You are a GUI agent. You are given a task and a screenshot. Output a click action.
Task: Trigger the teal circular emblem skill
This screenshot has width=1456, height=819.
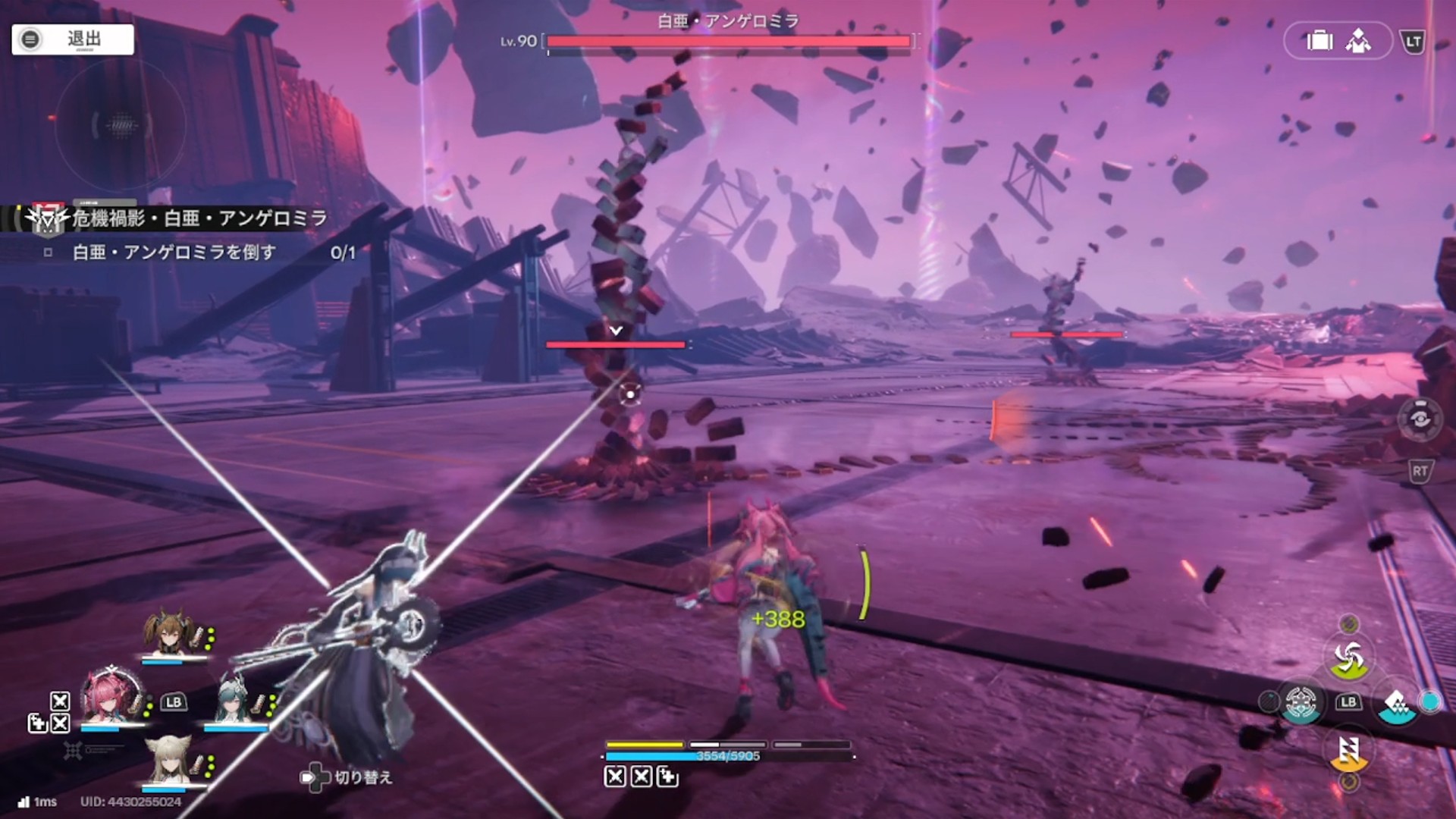pos(1301,702)
